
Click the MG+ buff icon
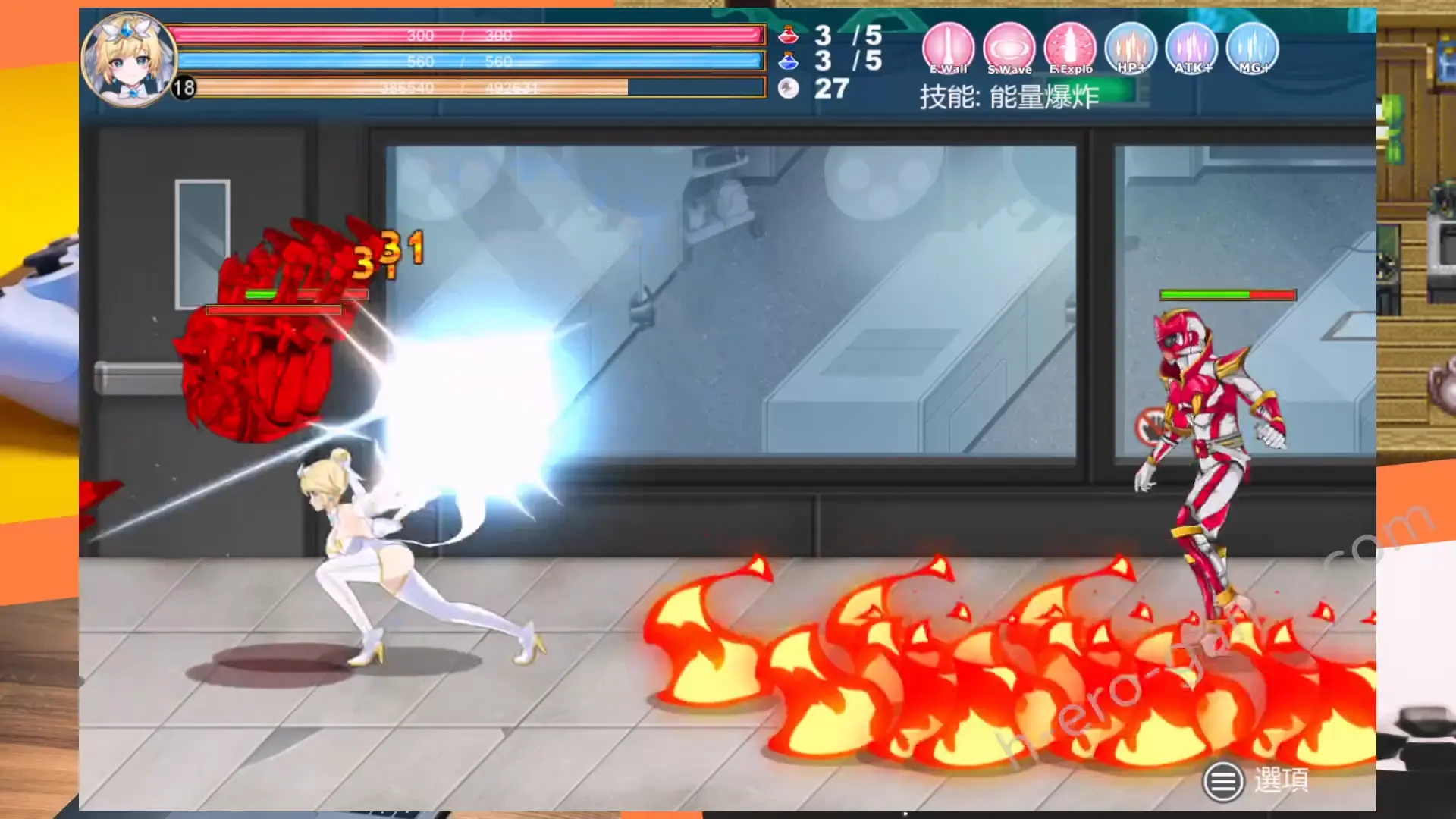1252,49
